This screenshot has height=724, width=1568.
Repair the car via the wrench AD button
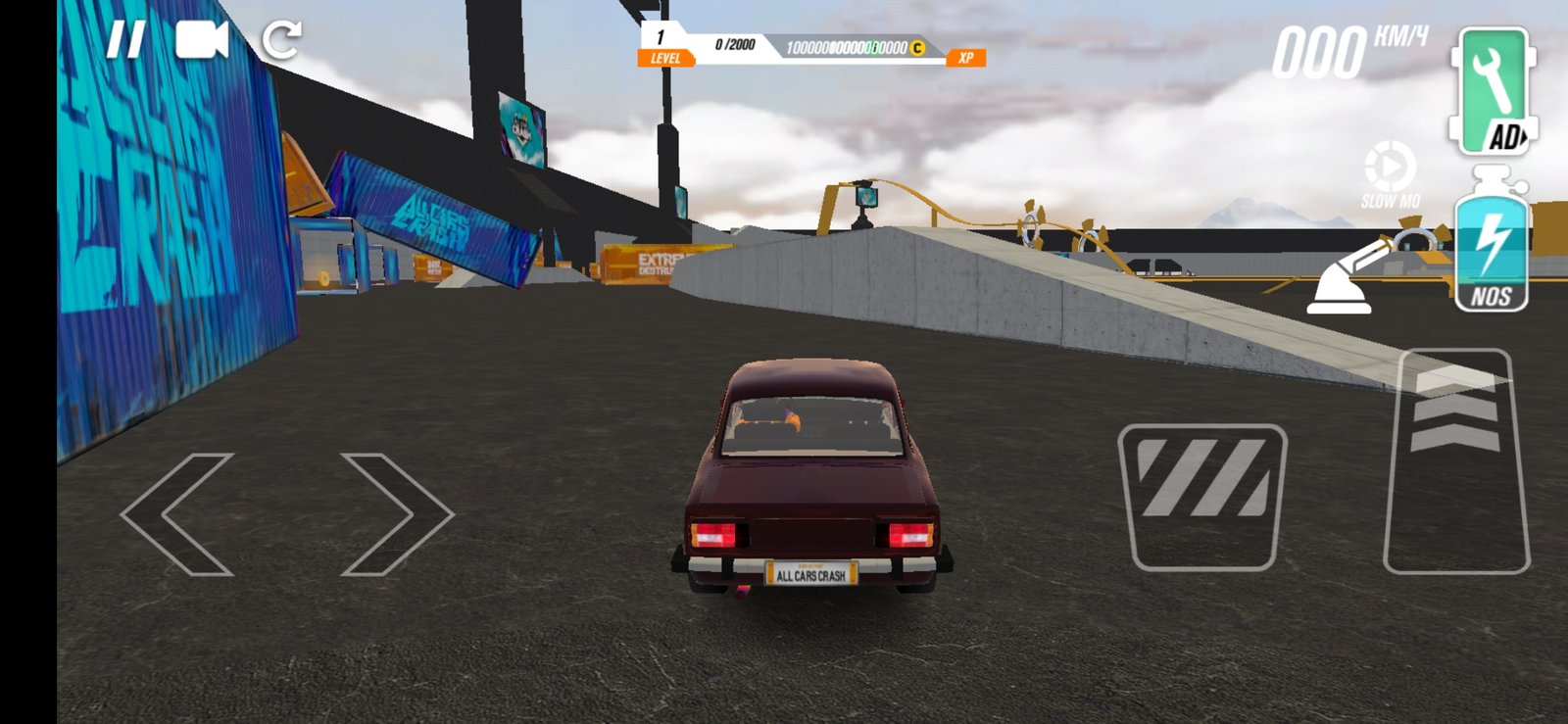pyautogui.click(x=1493, y=91)
